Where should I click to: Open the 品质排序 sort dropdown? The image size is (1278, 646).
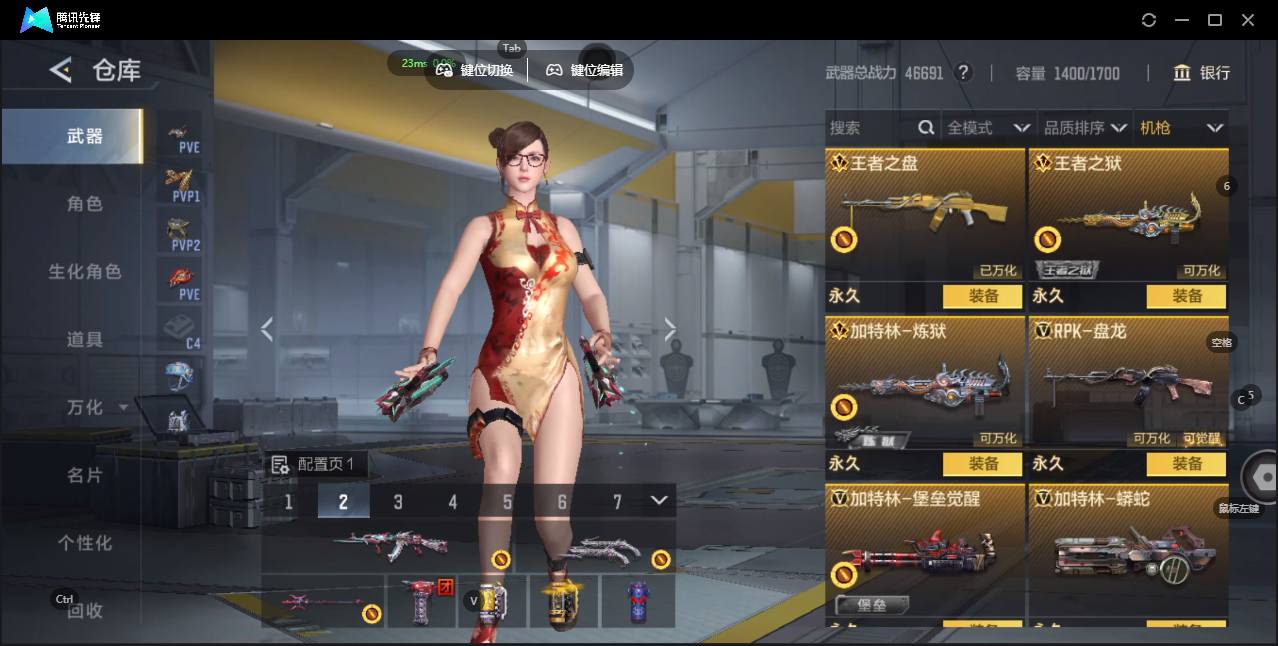pyautogui.click(x=1085, y=128)
